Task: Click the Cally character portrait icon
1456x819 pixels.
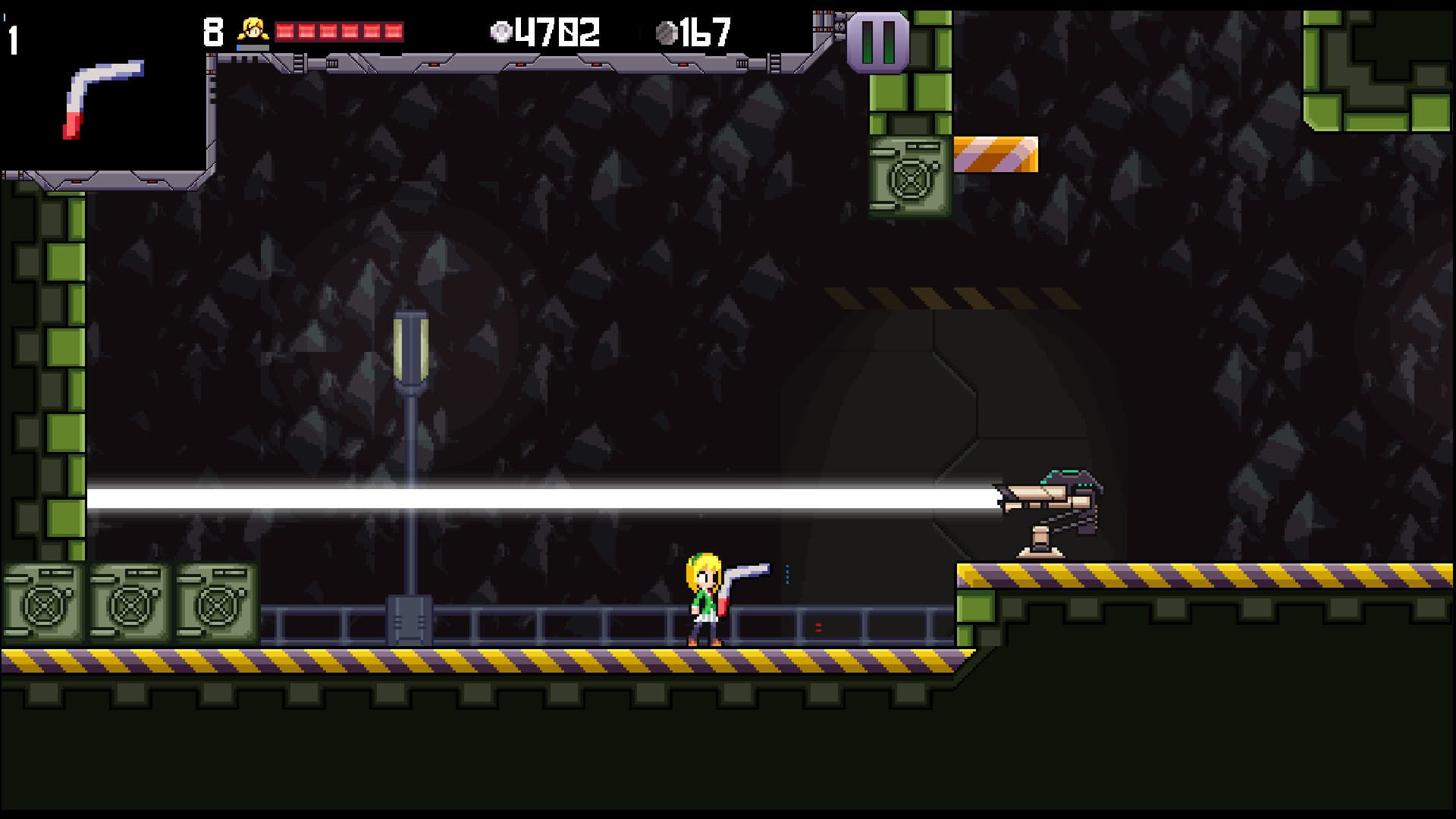Action: [x=252, y=29]
